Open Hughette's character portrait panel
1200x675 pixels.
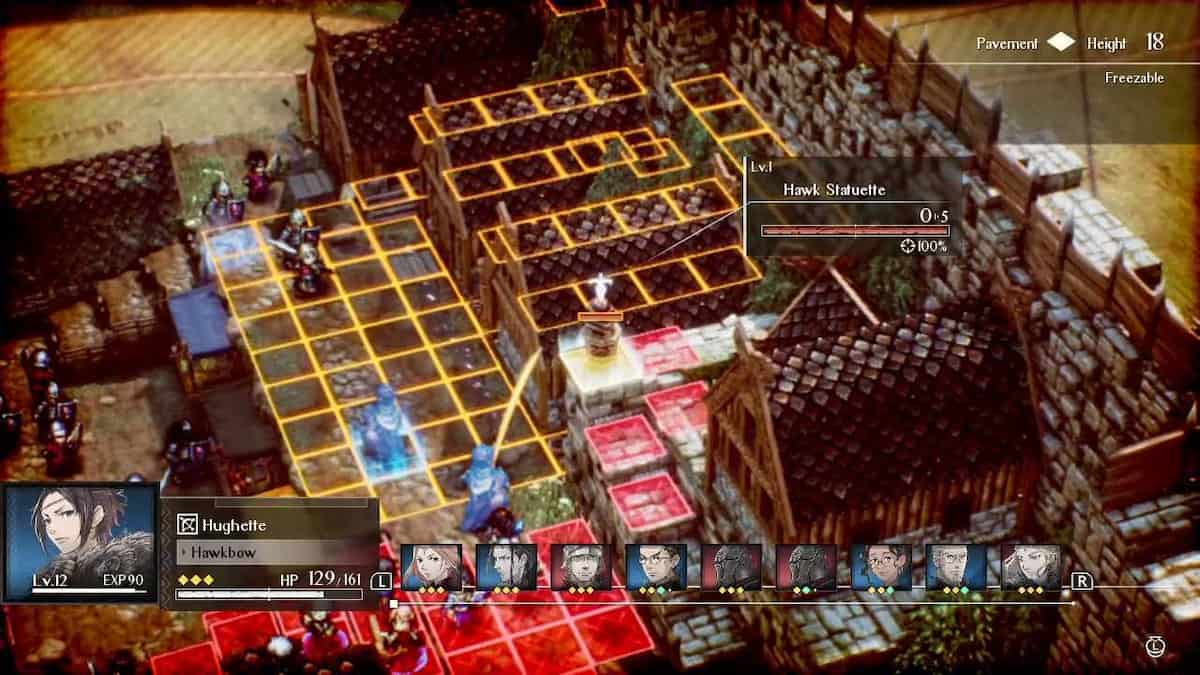click(81, 543)
